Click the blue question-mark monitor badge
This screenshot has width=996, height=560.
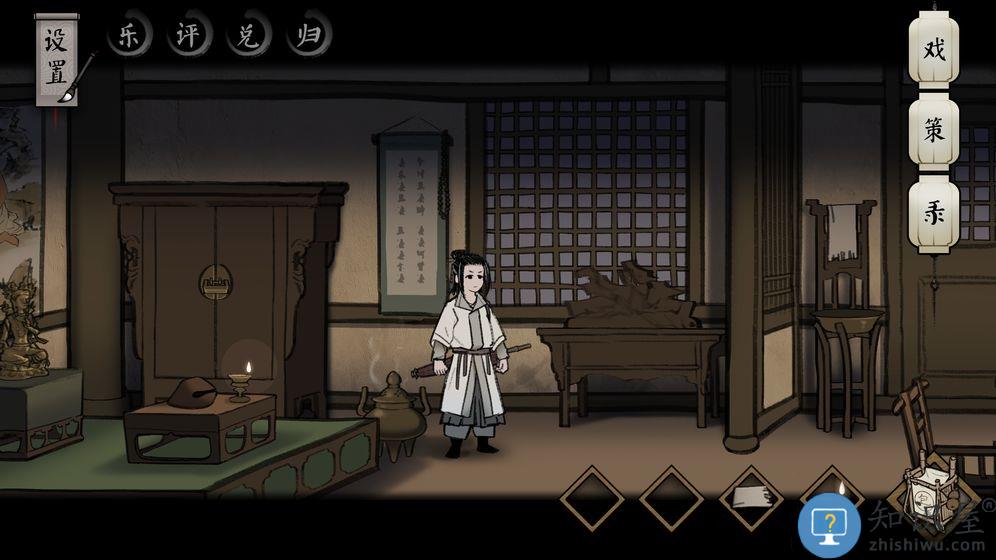tap(829, 524)
